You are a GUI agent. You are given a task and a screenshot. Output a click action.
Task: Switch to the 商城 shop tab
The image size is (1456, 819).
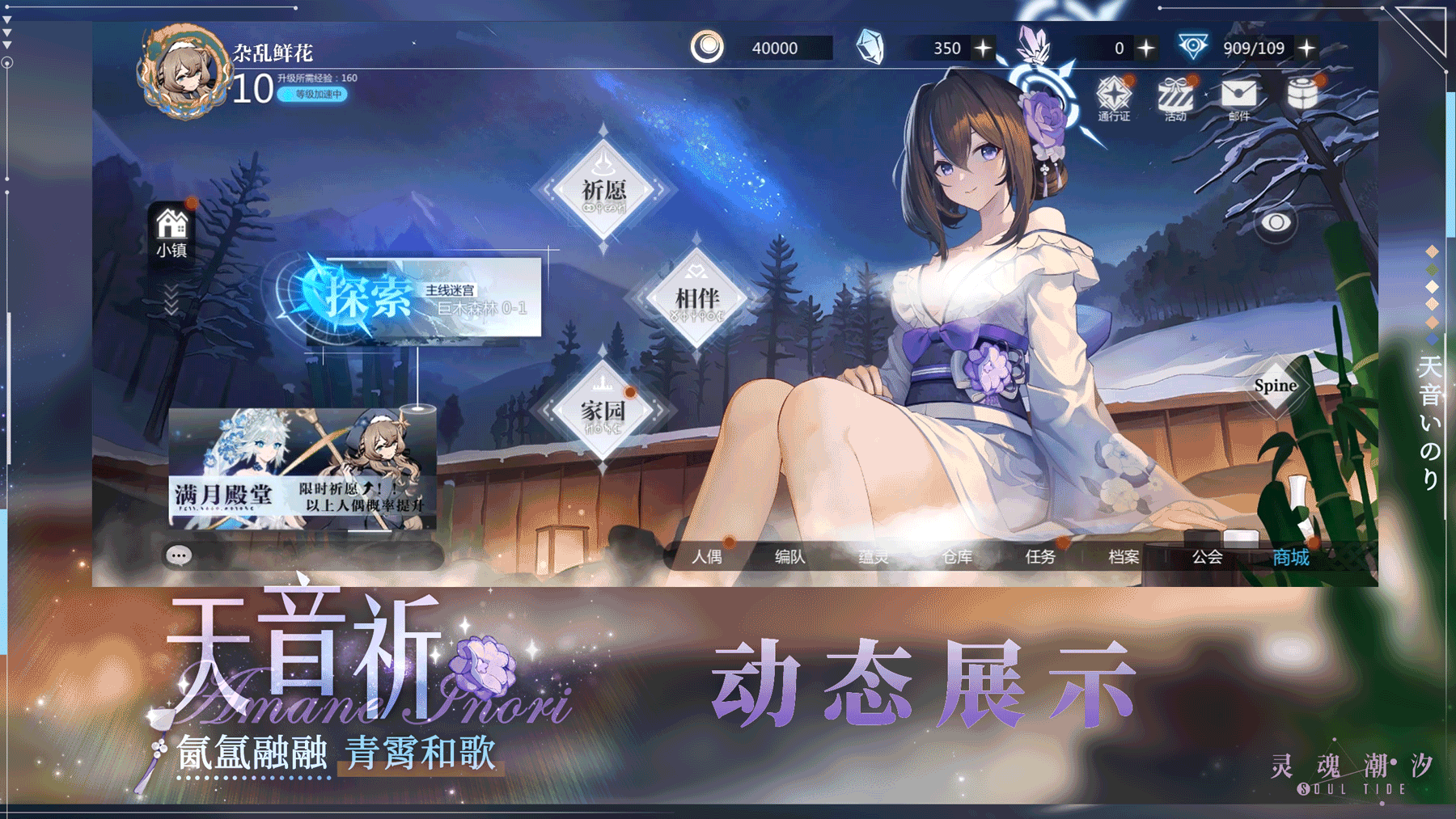pyautogui.click(x=1289, y=557)
